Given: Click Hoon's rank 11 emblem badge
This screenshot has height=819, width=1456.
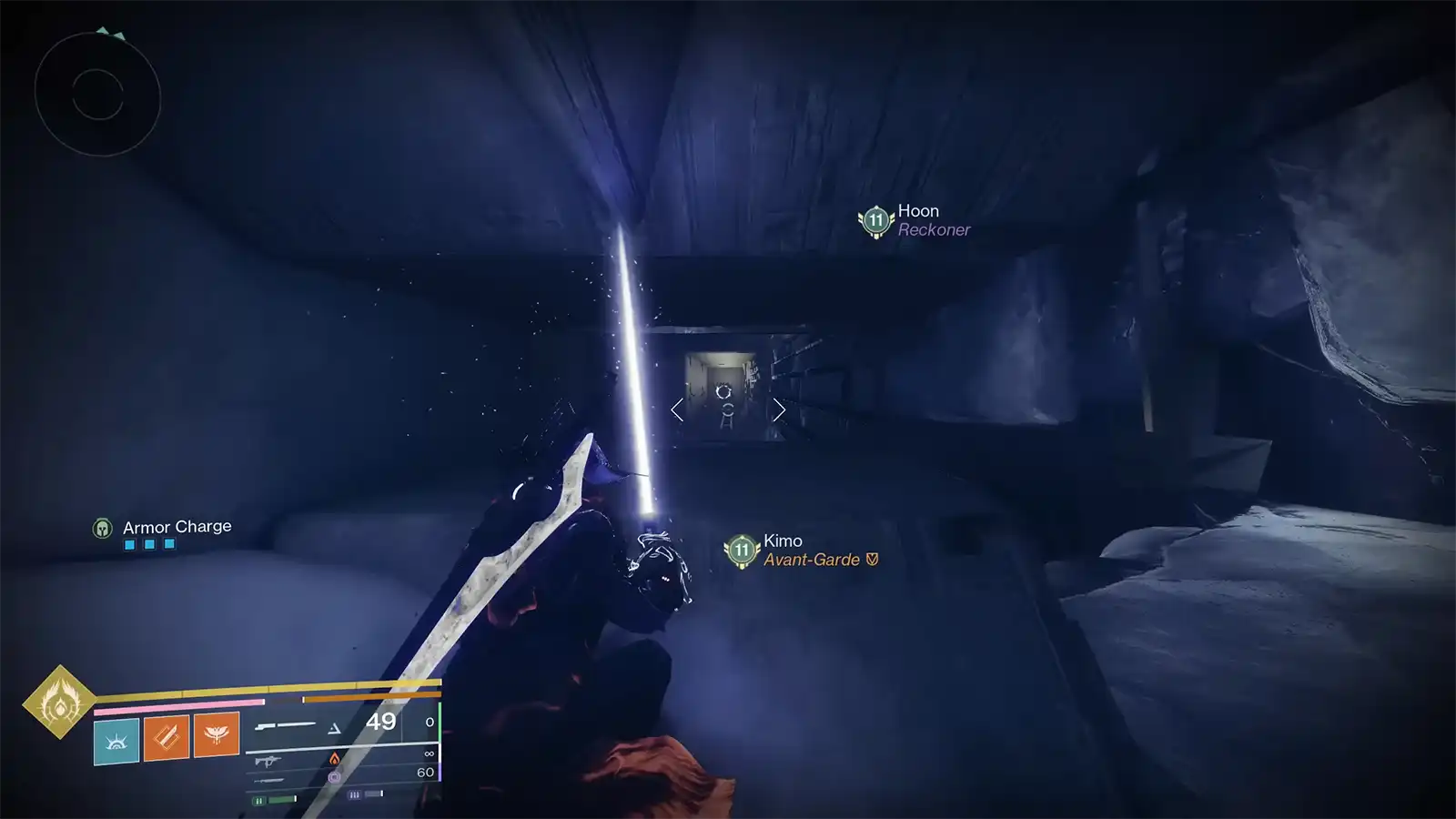Looking at the screenshot, I should [875, 218].
